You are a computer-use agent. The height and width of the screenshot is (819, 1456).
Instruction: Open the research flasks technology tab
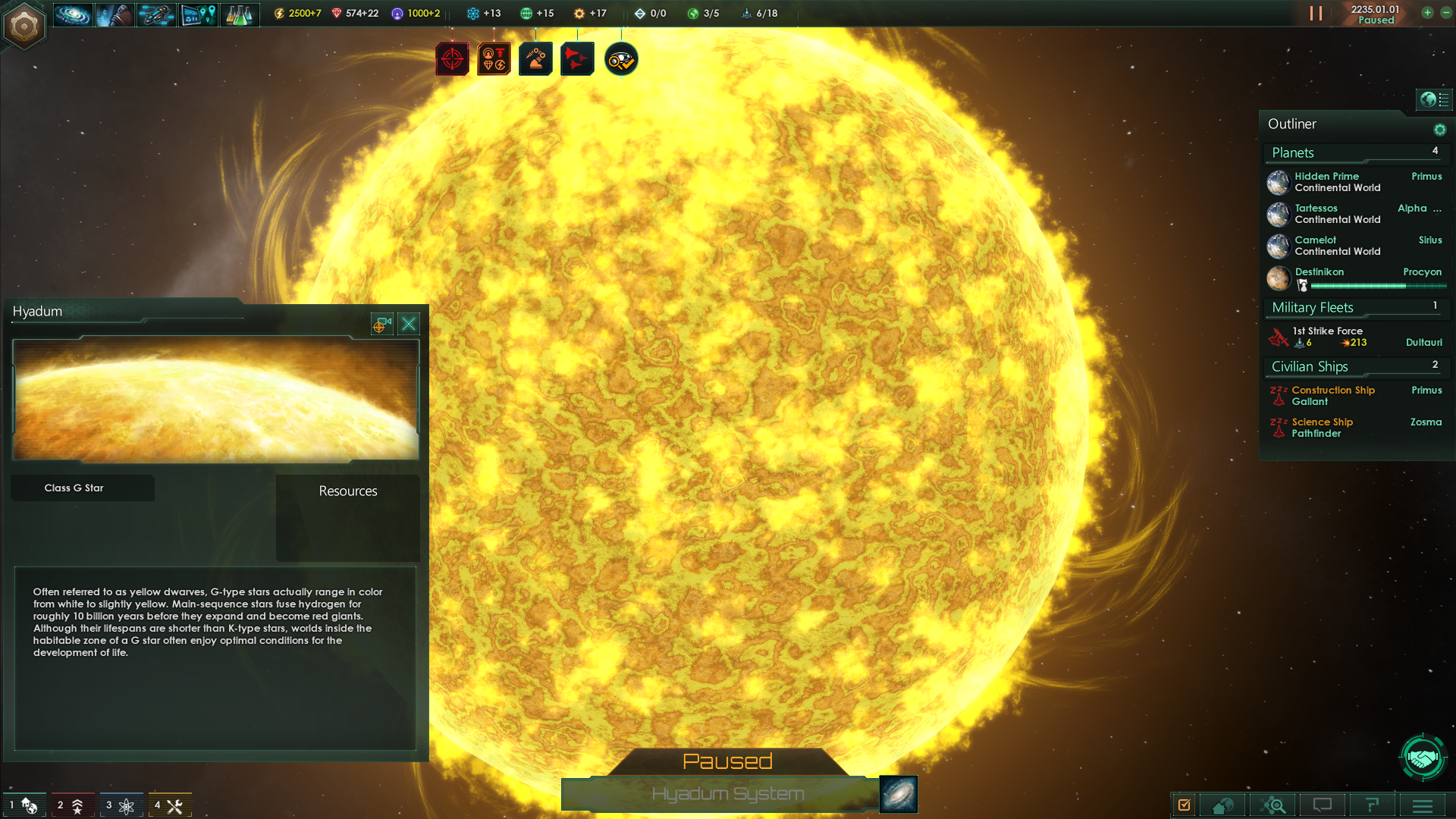[x=239, y=14]
